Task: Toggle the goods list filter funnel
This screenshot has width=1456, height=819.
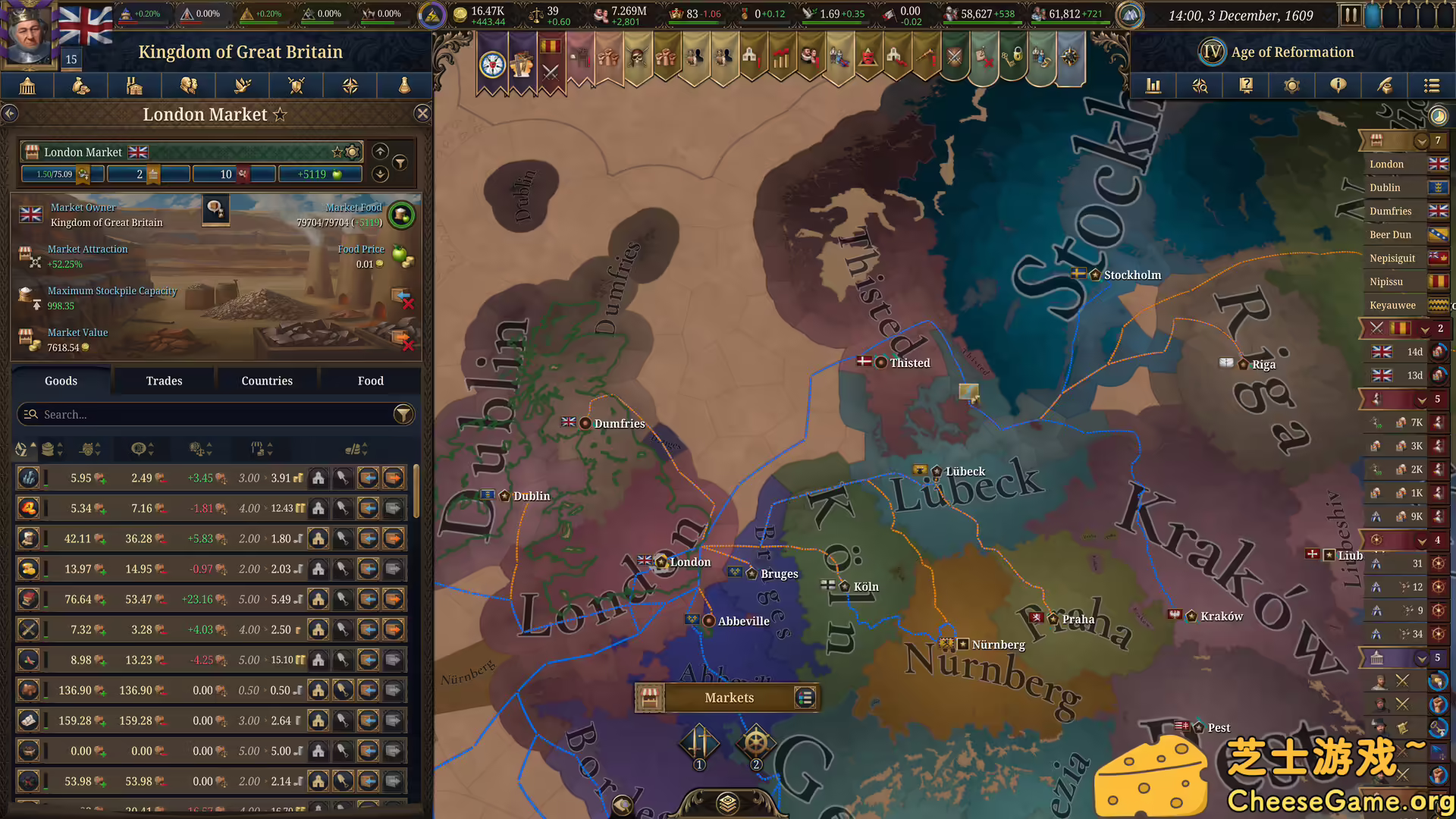Action: [403, 414]
